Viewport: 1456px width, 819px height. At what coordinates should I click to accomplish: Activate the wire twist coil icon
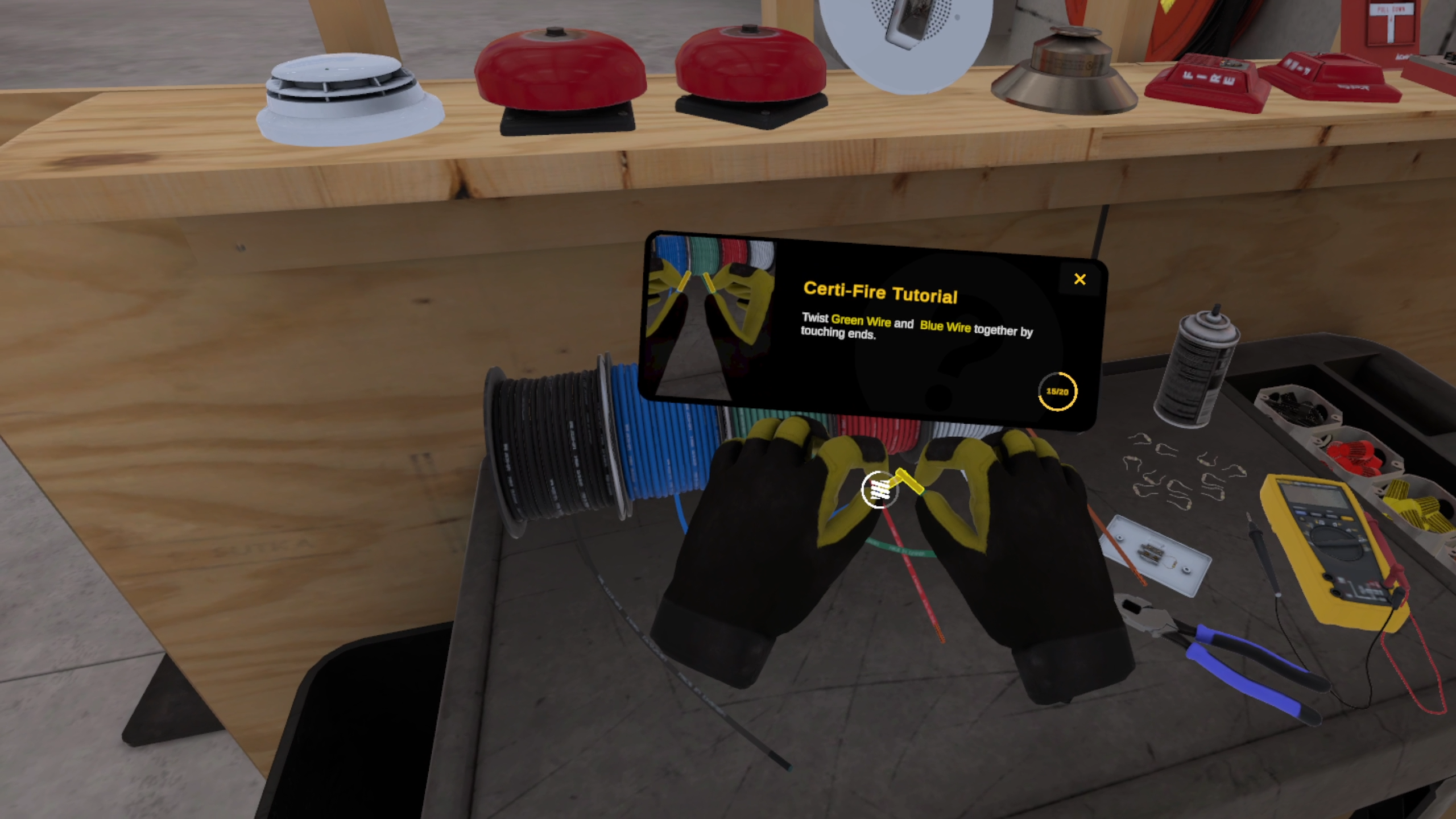(x=879, y=489)
